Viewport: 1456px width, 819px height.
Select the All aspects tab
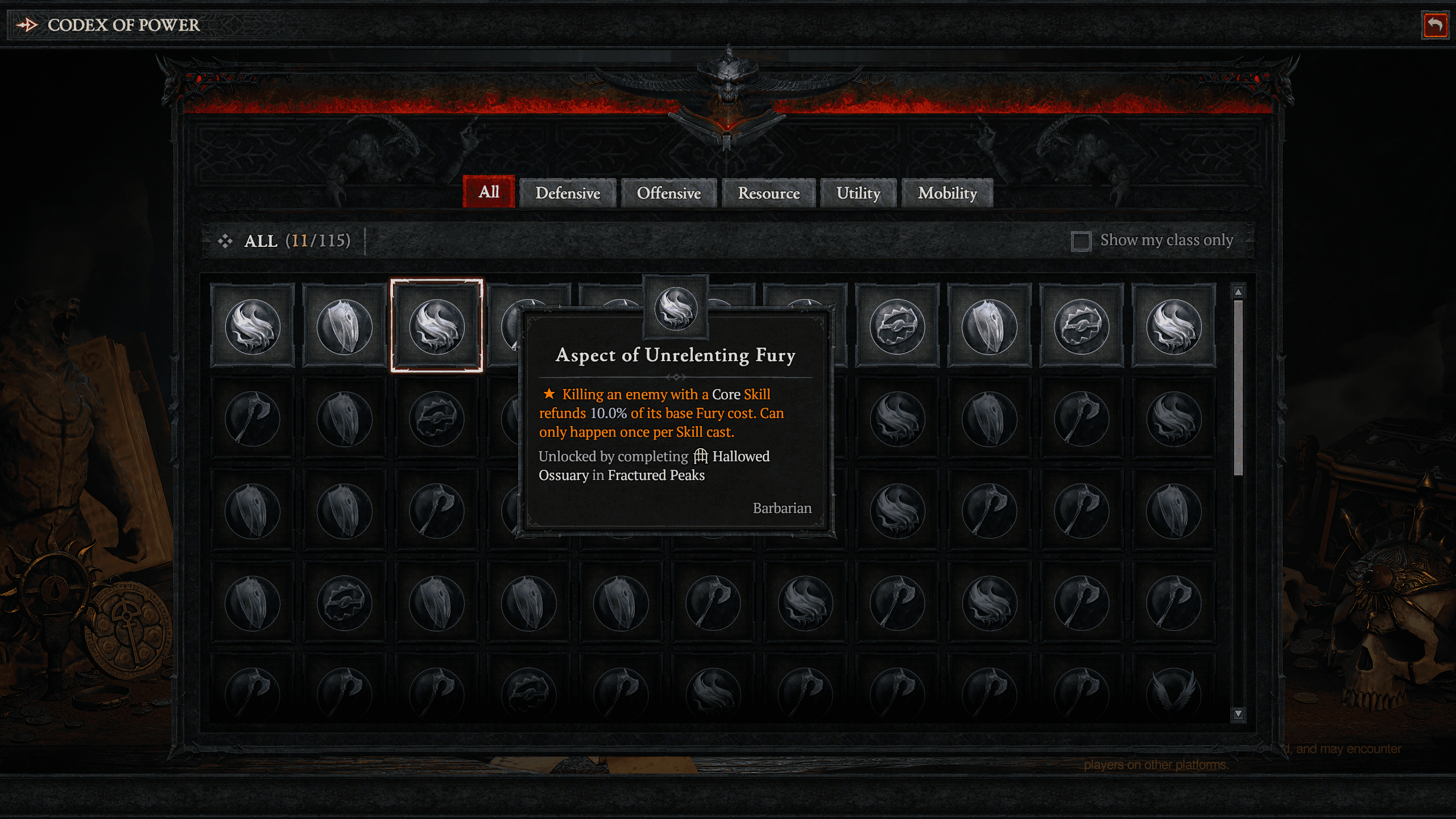pyautogui.click(x=488, y=192)
